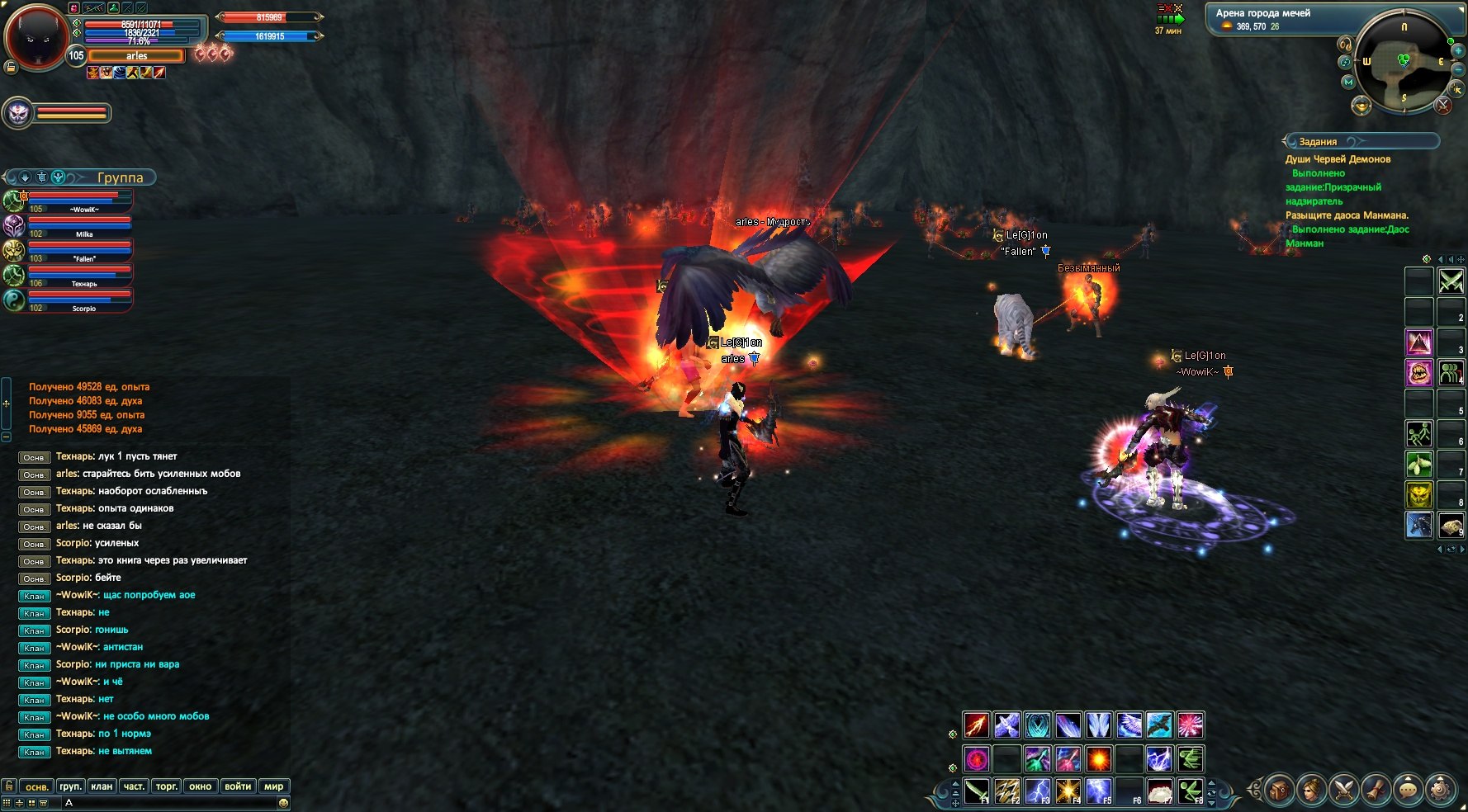Zoom in the minimap with the plus button
The height and width of the screenshot is (812, 1468).
pyautogui.click(x=1458, y=51)
